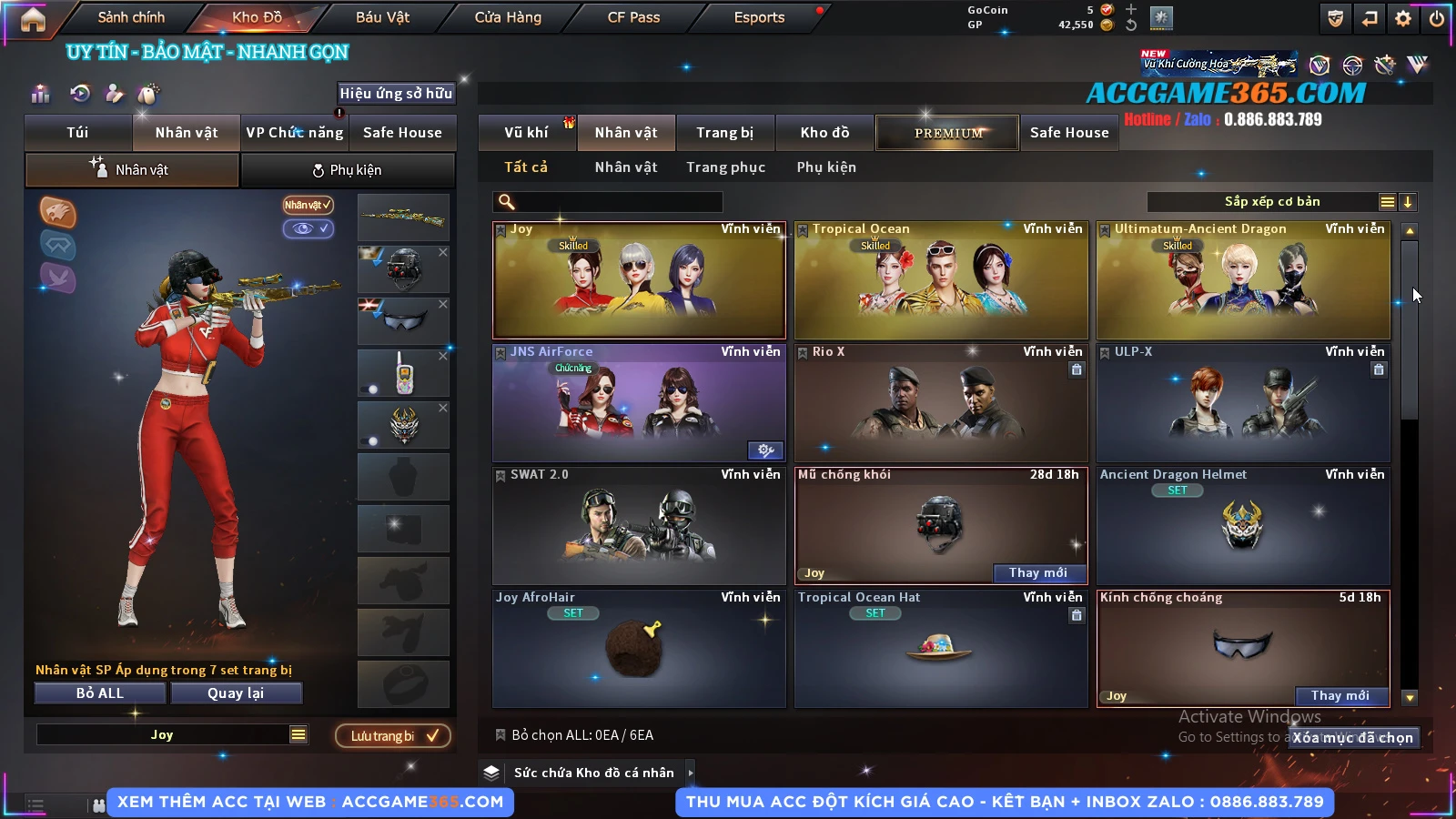Switch to Trang bị tab
1456x819 pixels.
(x=724, y=133)
